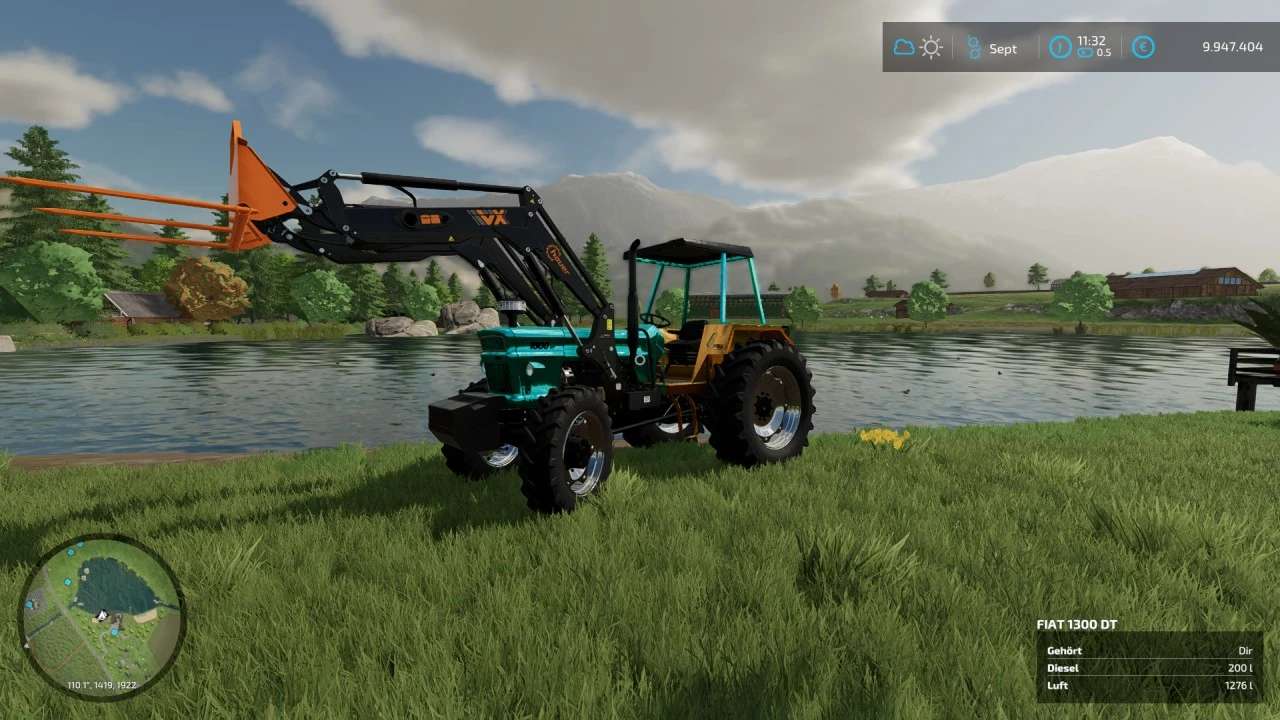The width and height of the screenshot is (1280, 720).
Task: Select the sun weather icon
Action: pyautogui.click(x=931, y=47)
